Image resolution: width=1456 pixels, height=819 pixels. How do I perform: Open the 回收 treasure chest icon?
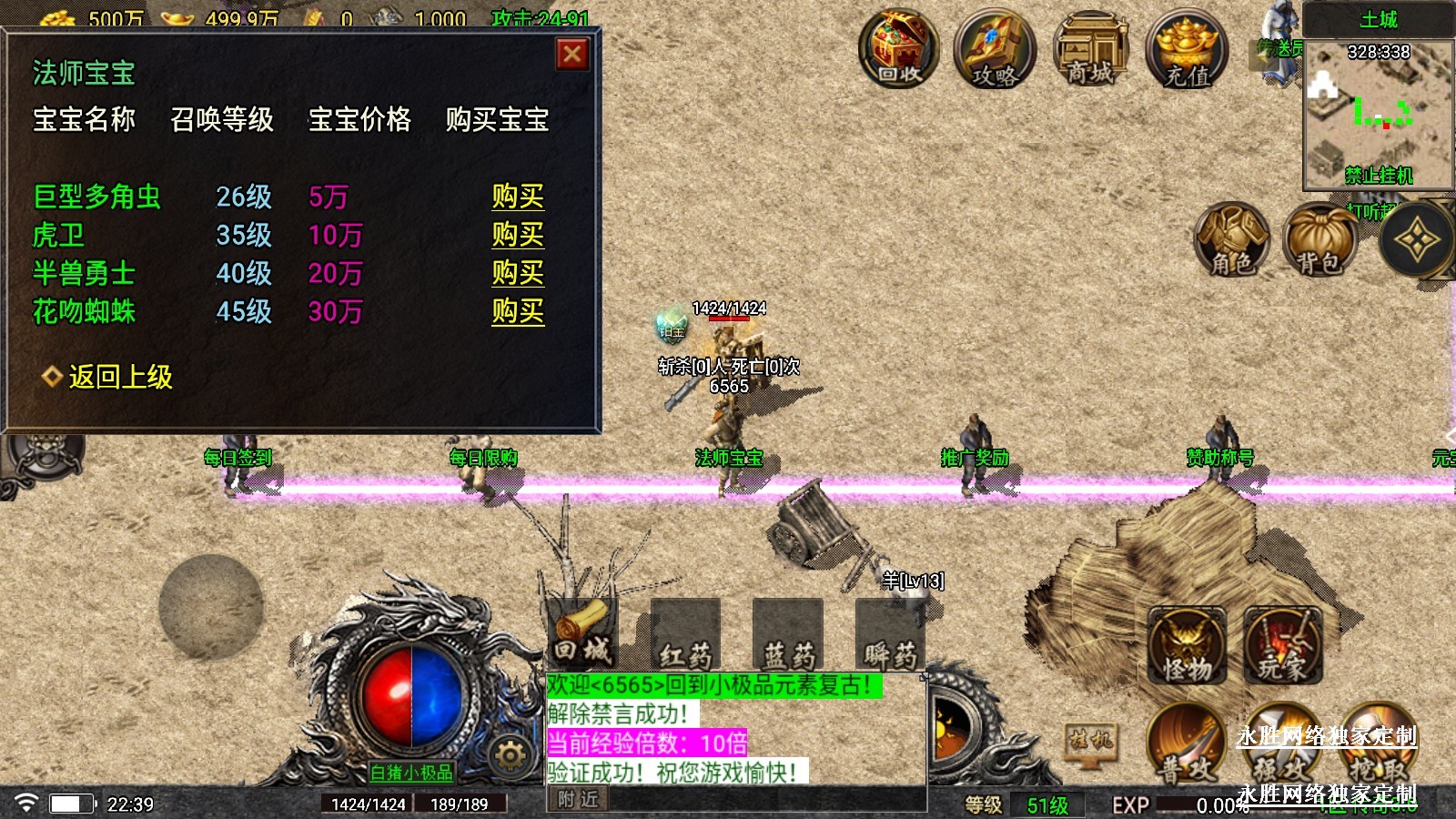(899, 50)
